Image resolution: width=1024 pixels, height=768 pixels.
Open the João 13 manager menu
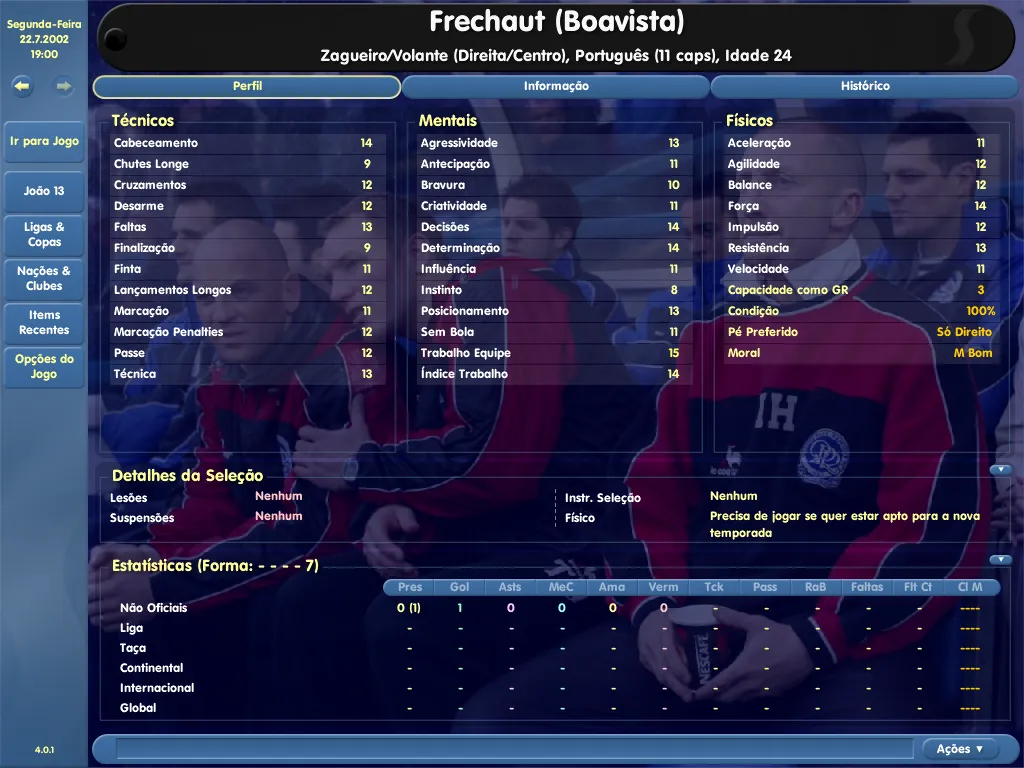pyautogui.click(x=44, y=191)
